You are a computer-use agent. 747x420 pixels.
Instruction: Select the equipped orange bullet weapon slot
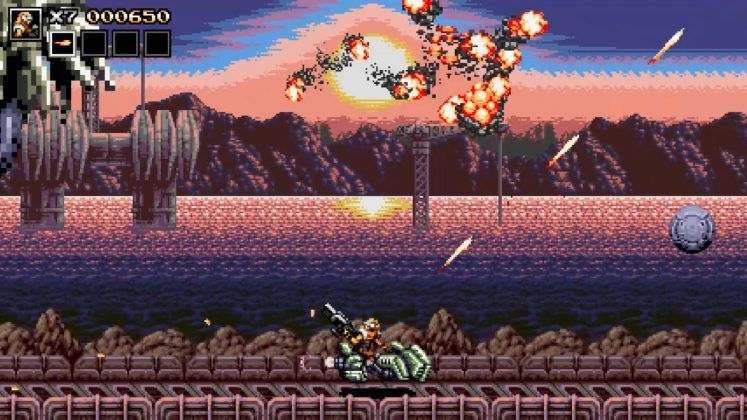(62, 43)
